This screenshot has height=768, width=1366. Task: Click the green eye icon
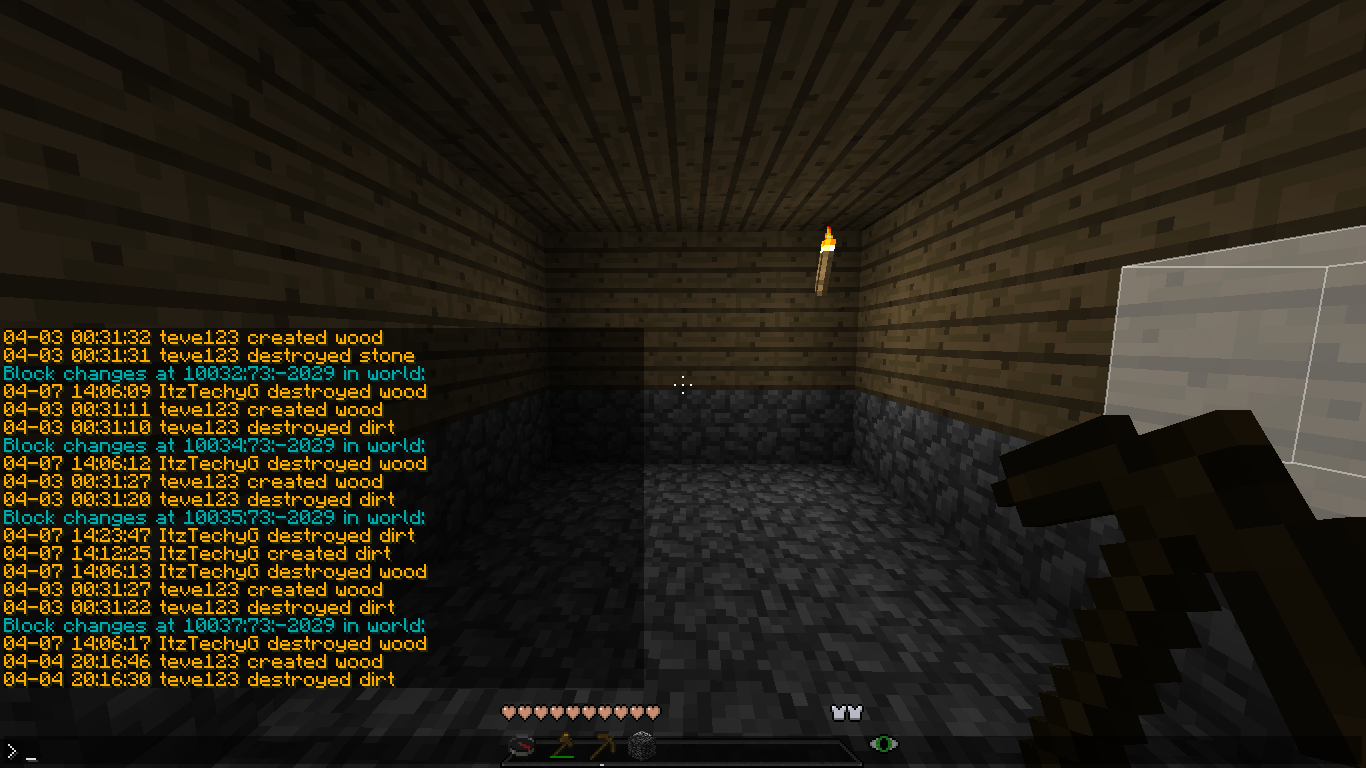pos(883,743)
